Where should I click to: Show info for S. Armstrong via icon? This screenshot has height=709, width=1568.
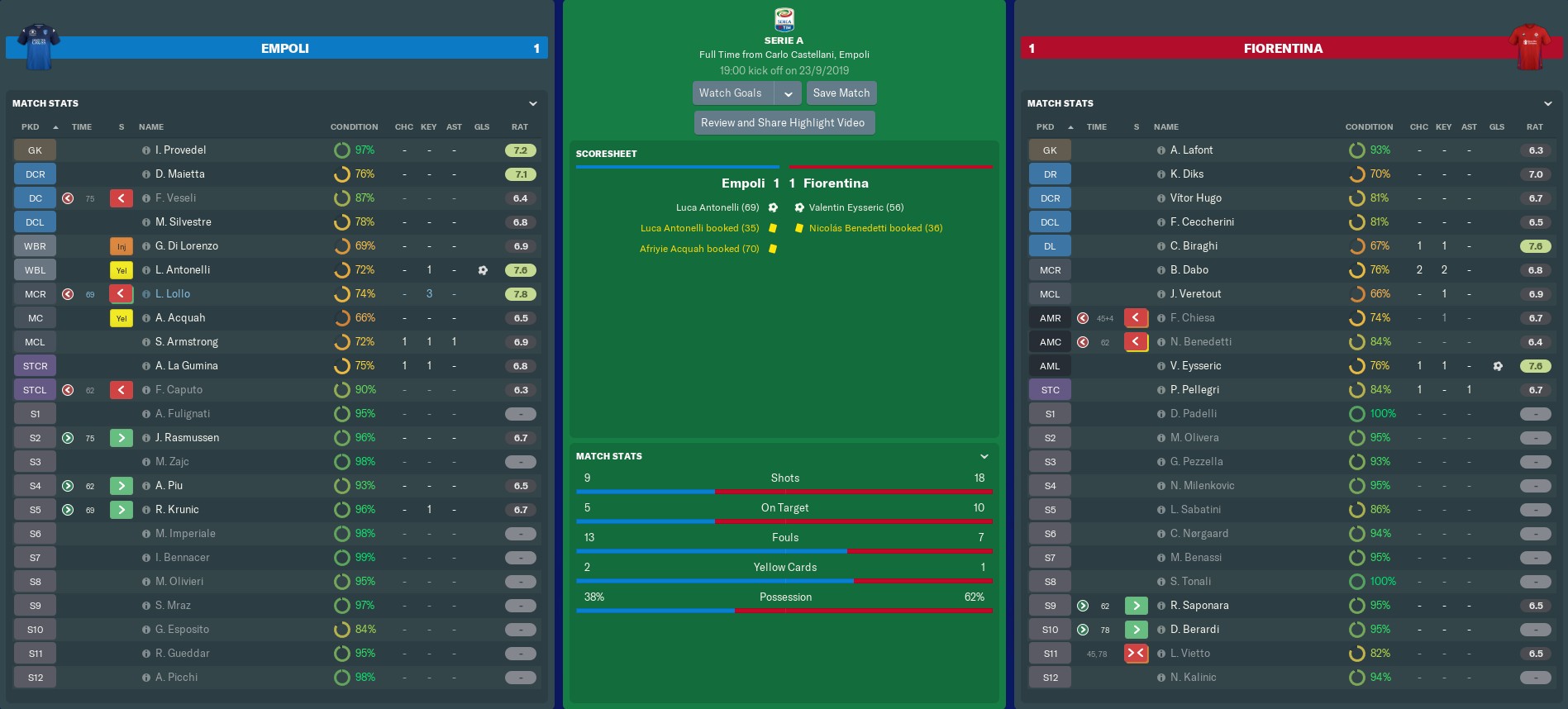point(146,342)
